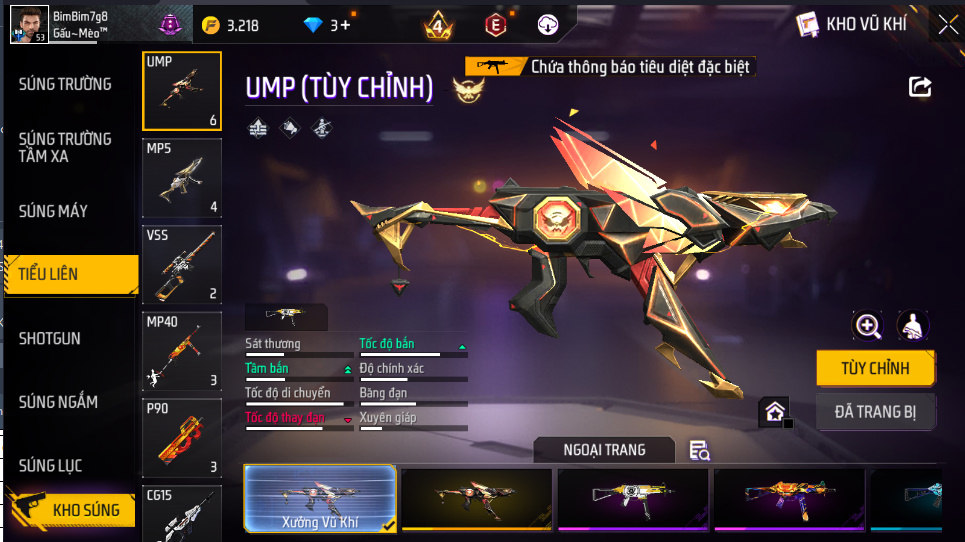Open the player profile avatar
This screenshot has width=965, height=542.
tap(29, 24)
